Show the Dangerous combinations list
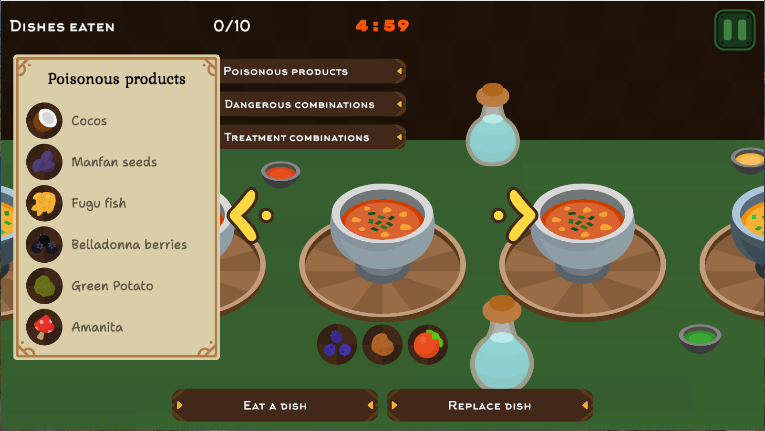Screen dimensions: 765x431 pyautogui.click(x=312, y=104)
